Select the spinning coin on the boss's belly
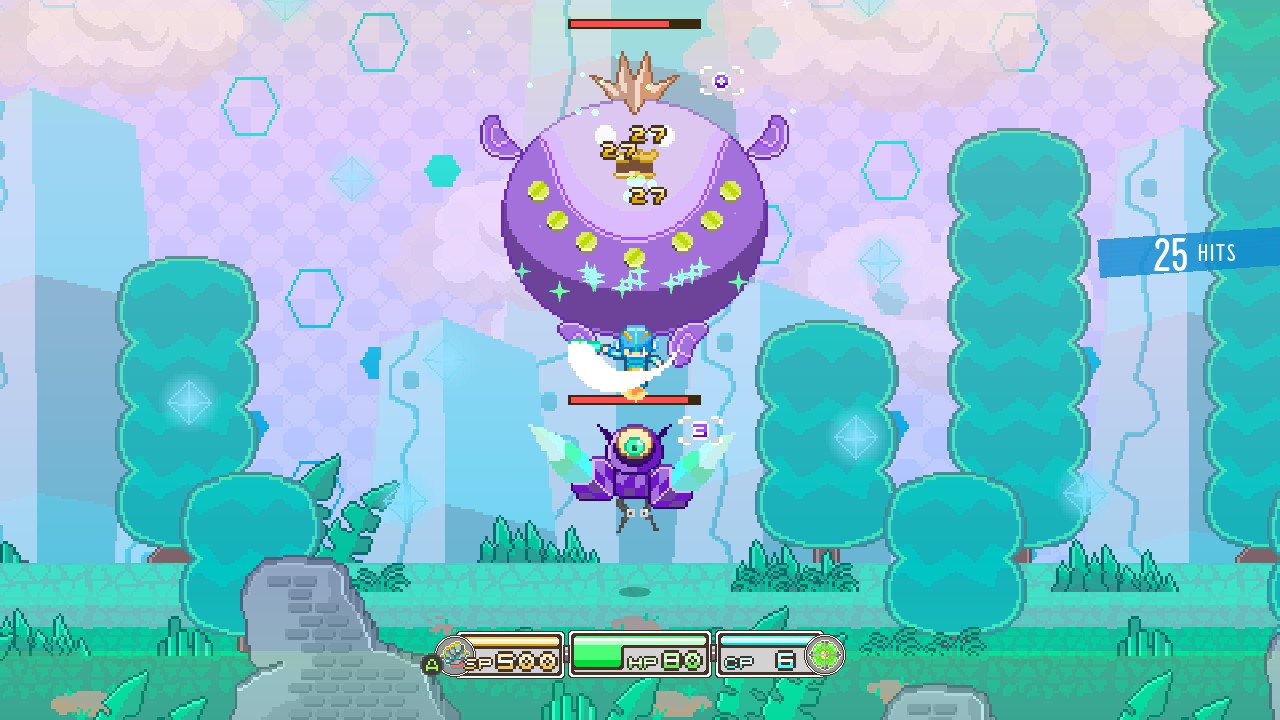Viewport: 1280px width, 720px height. pos(633,257)
